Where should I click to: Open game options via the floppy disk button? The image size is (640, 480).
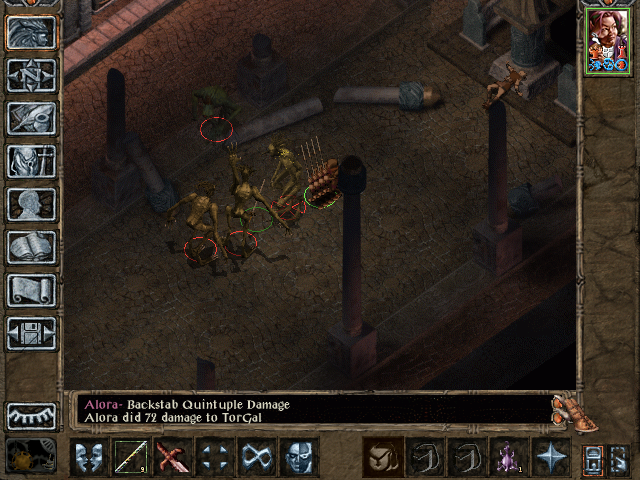pyautogui.click(x=32, y=333)
